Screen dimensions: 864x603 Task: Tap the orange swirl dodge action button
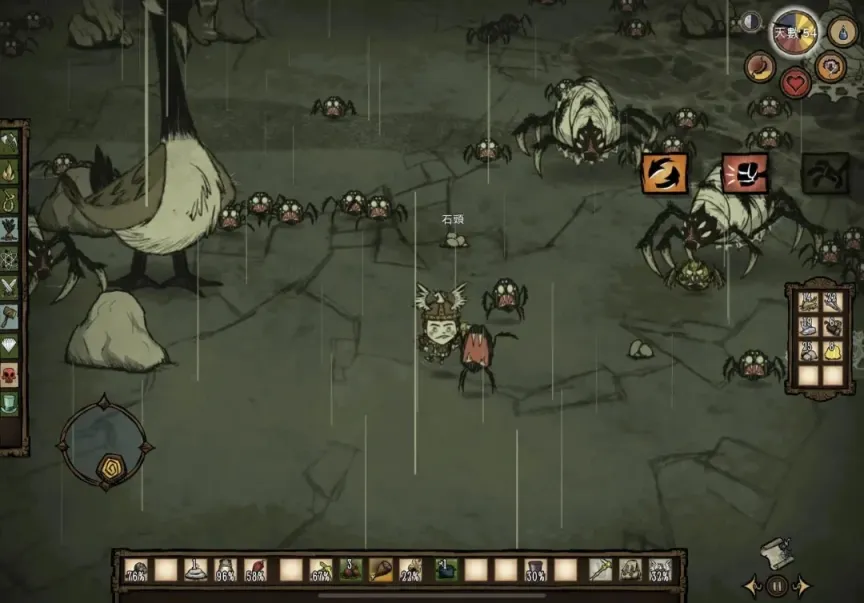pyautogui.click(x=664, y=173)
